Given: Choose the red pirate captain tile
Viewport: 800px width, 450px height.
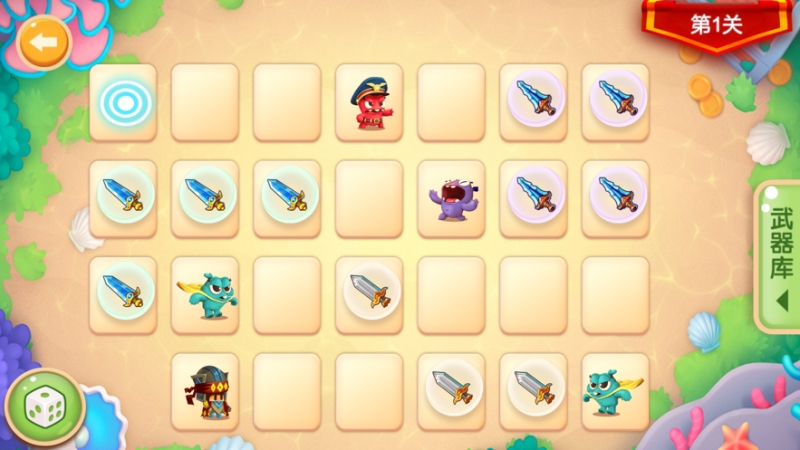Looking at the screenshot, I should pos(369,103).
